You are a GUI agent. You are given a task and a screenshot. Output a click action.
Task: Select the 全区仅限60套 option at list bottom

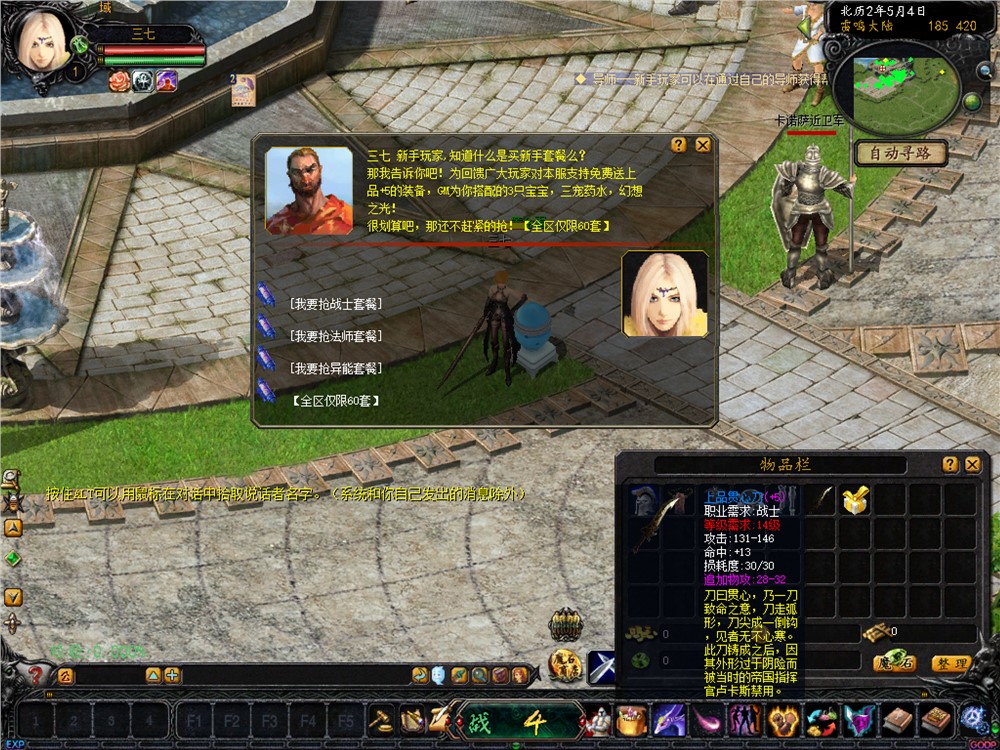pyautogui.click(x=336, y=400)
